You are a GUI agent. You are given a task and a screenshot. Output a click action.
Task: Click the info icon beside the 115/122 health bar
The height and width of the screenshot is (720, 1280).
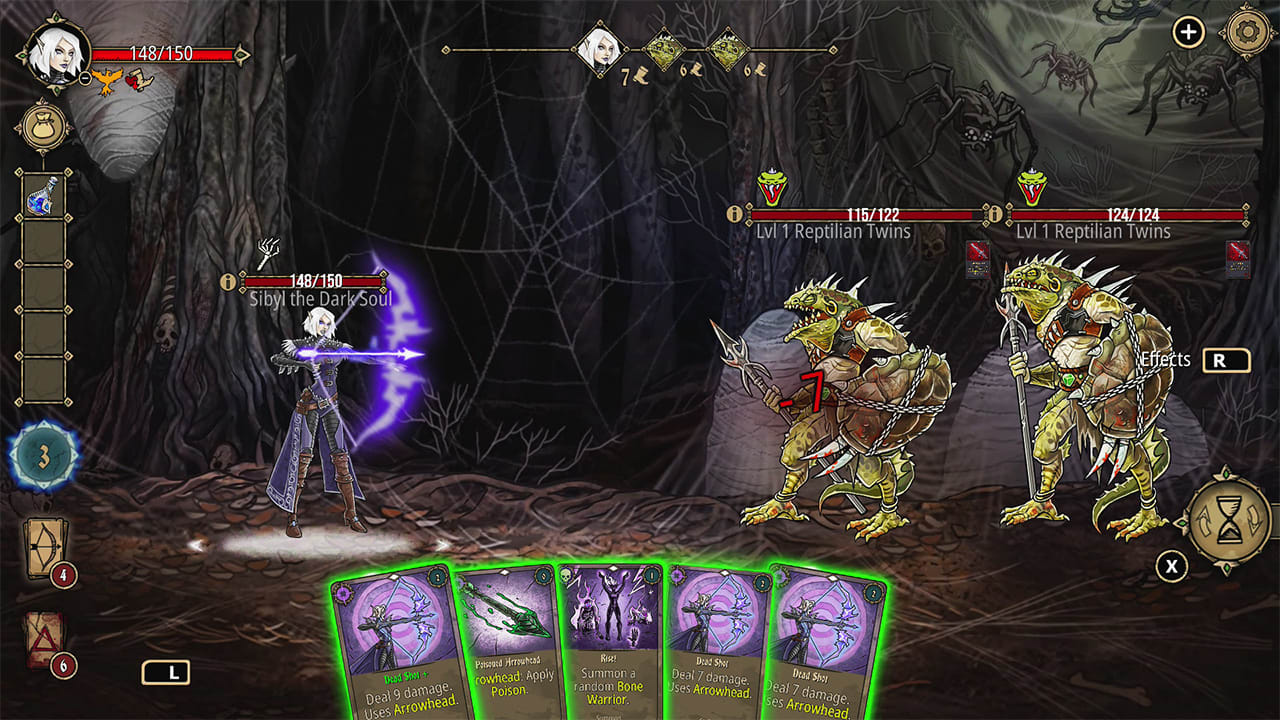tap(737, 212)
